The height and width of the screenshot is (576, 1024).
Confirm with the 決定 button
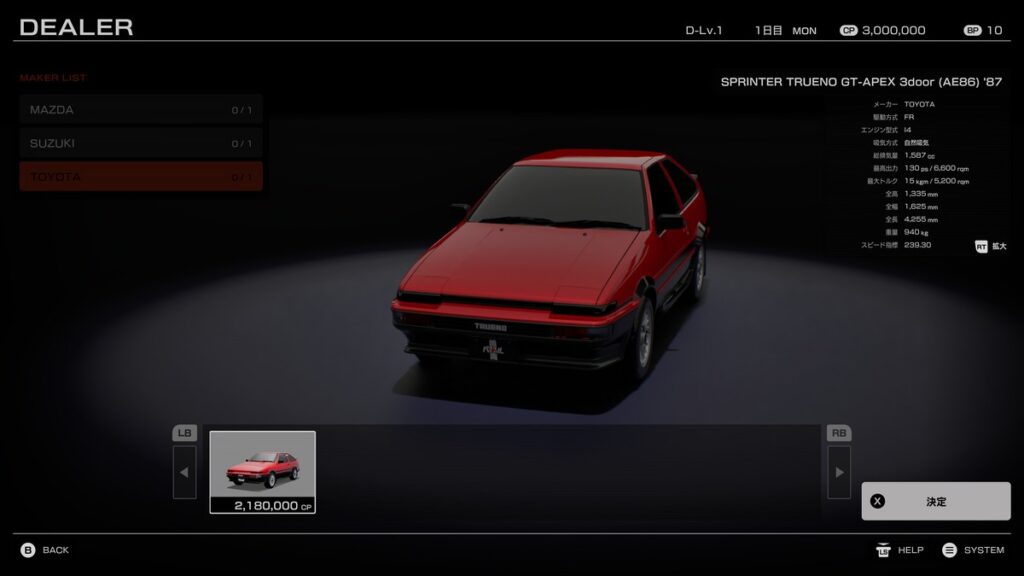point(935,501)
